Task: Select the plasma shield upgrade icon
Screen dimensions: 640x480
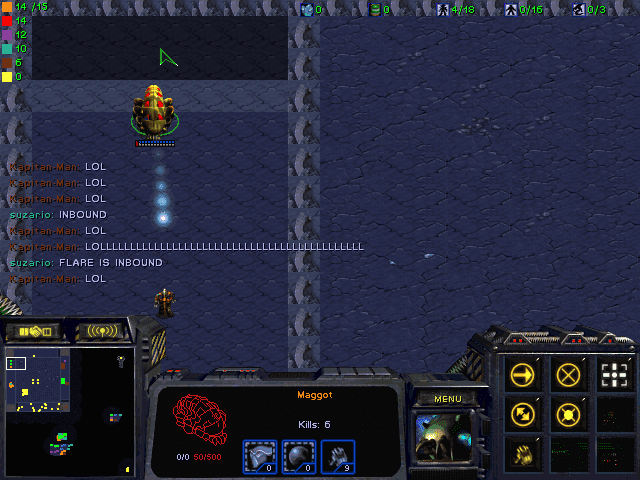Action: 298,455
